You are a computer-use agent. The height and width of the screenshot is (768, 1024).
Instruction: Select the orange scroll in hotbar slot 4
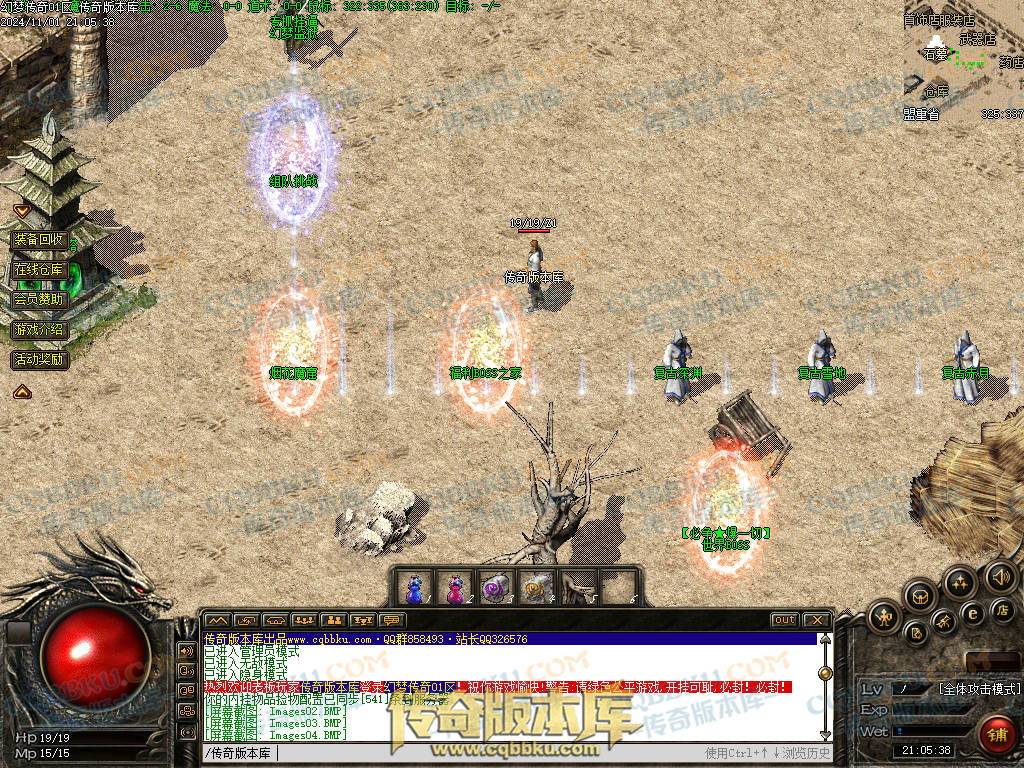coord(535,587)
